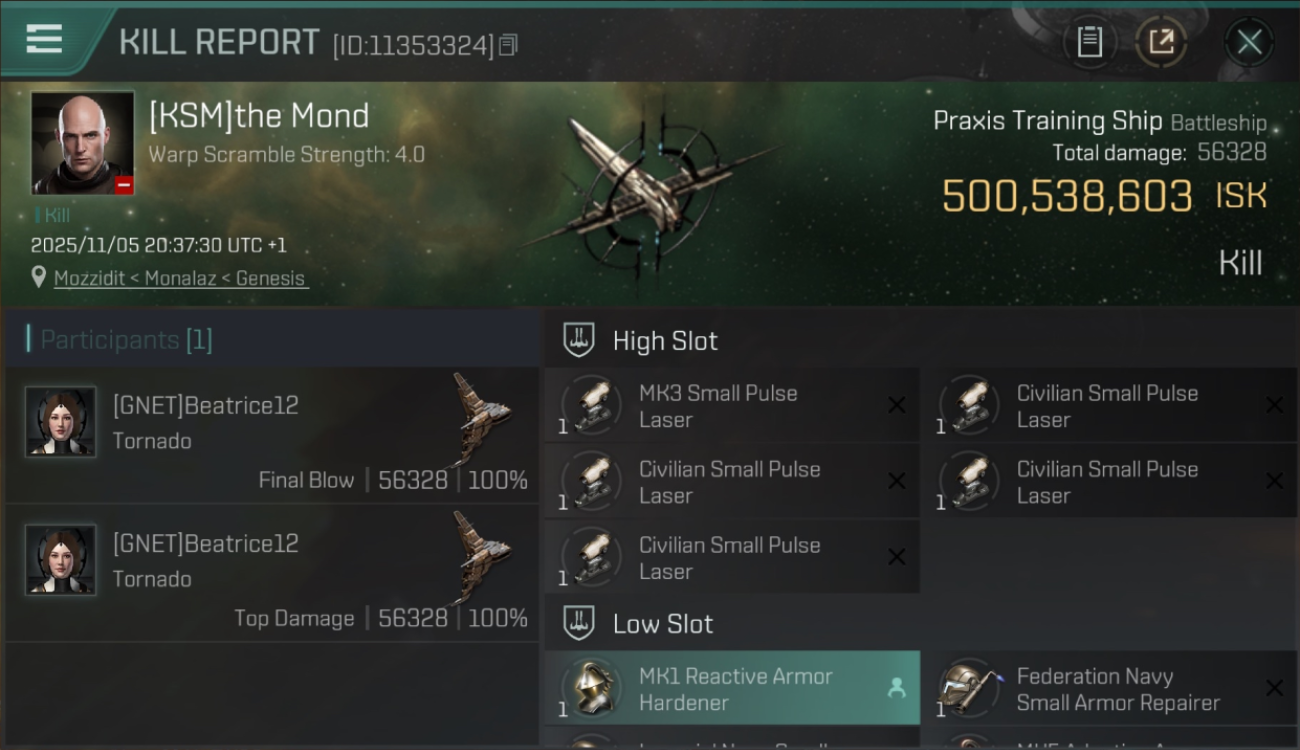Open the clipboard report icon top right

coord(1090,42)
